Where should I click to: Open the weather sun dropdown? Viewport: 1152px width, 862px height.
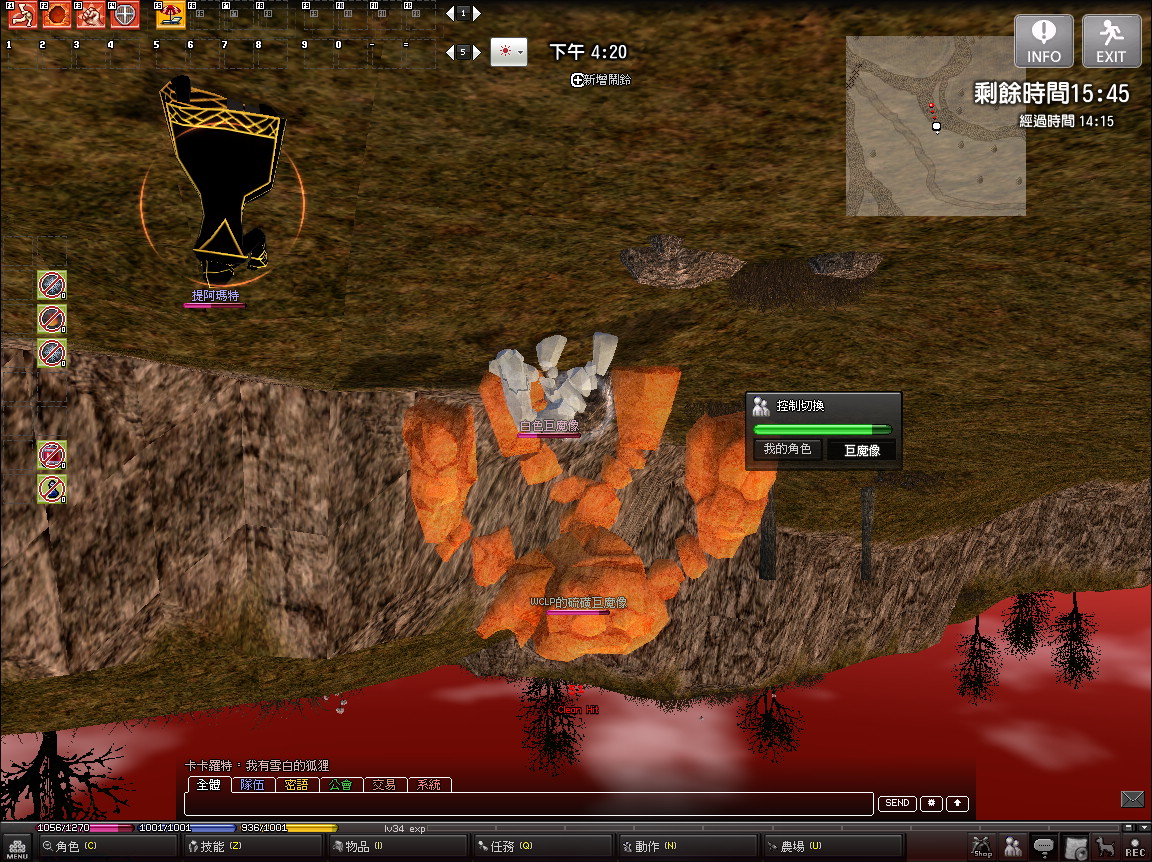tap(509, 52)
